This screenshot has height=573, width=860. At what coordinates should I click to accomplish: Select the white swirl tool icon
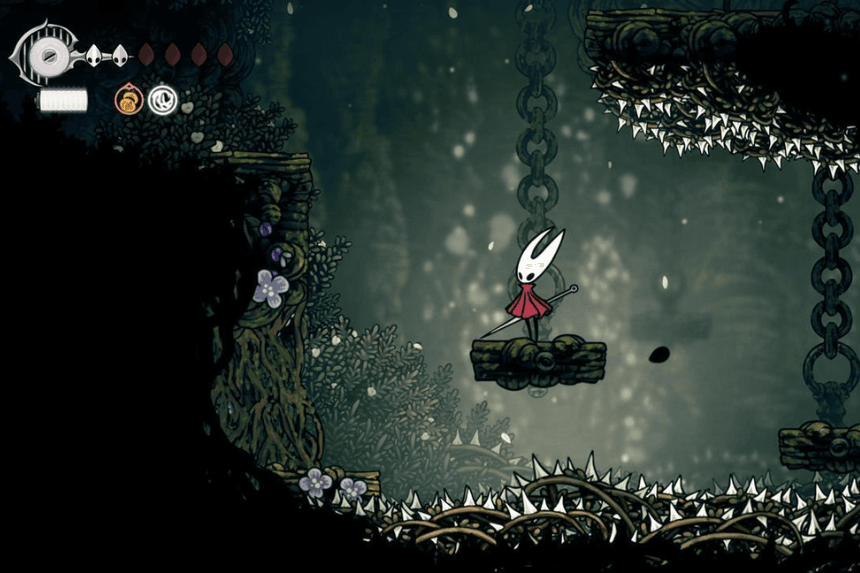point(162,99)
